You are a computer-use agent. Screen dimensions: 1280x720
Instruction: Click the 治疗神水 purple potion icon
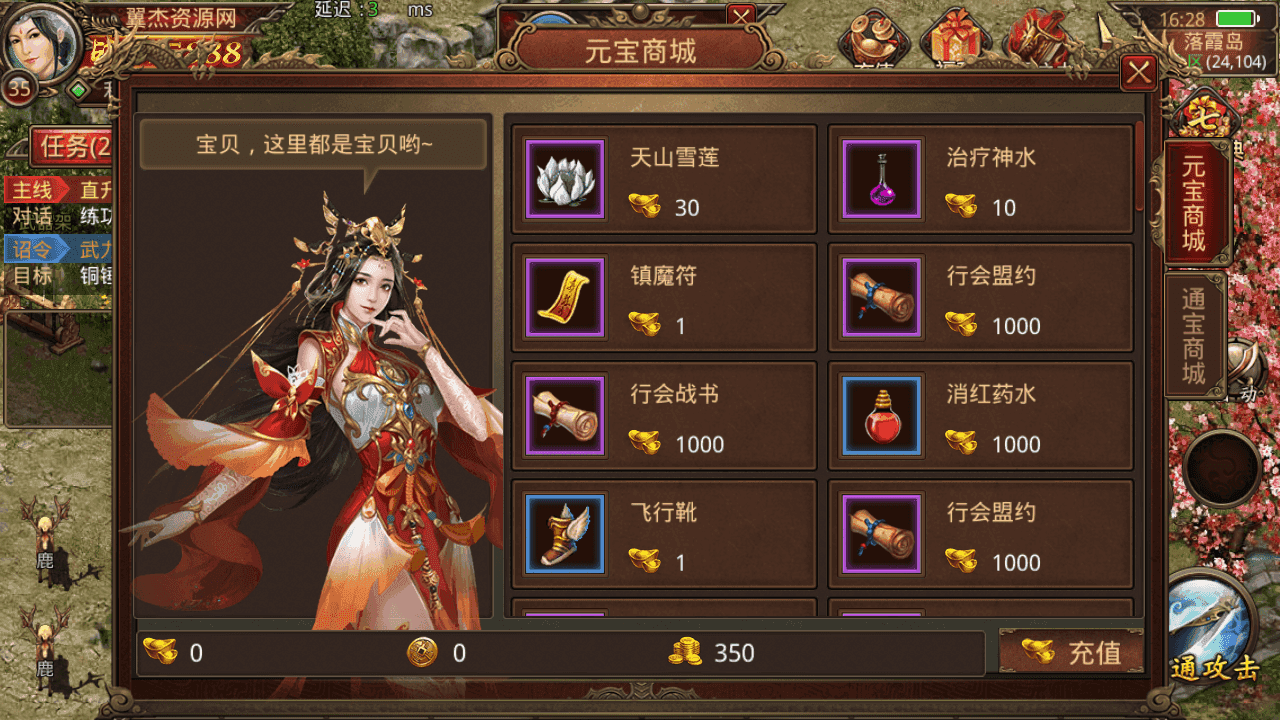tap(880, 179)
